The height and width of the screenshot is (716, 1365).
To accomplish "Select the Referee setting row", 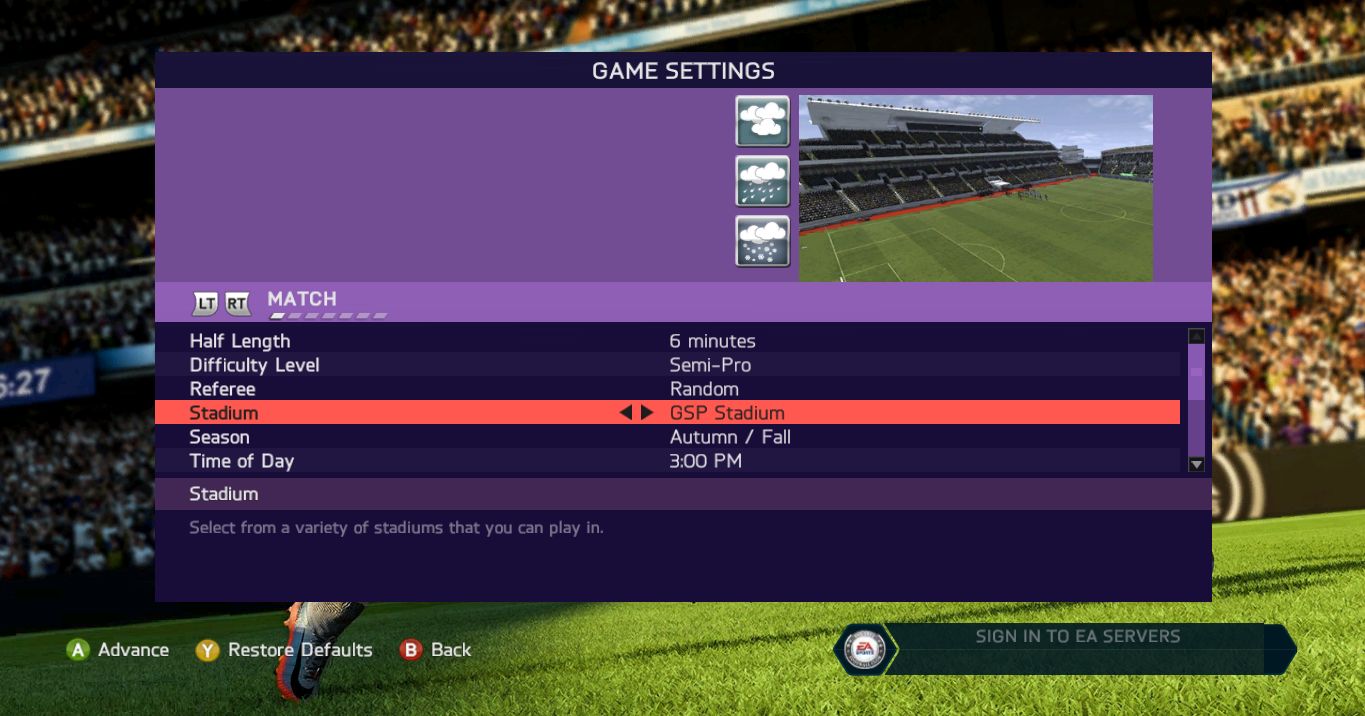I will pyautogui.click(x=667, y=389).
